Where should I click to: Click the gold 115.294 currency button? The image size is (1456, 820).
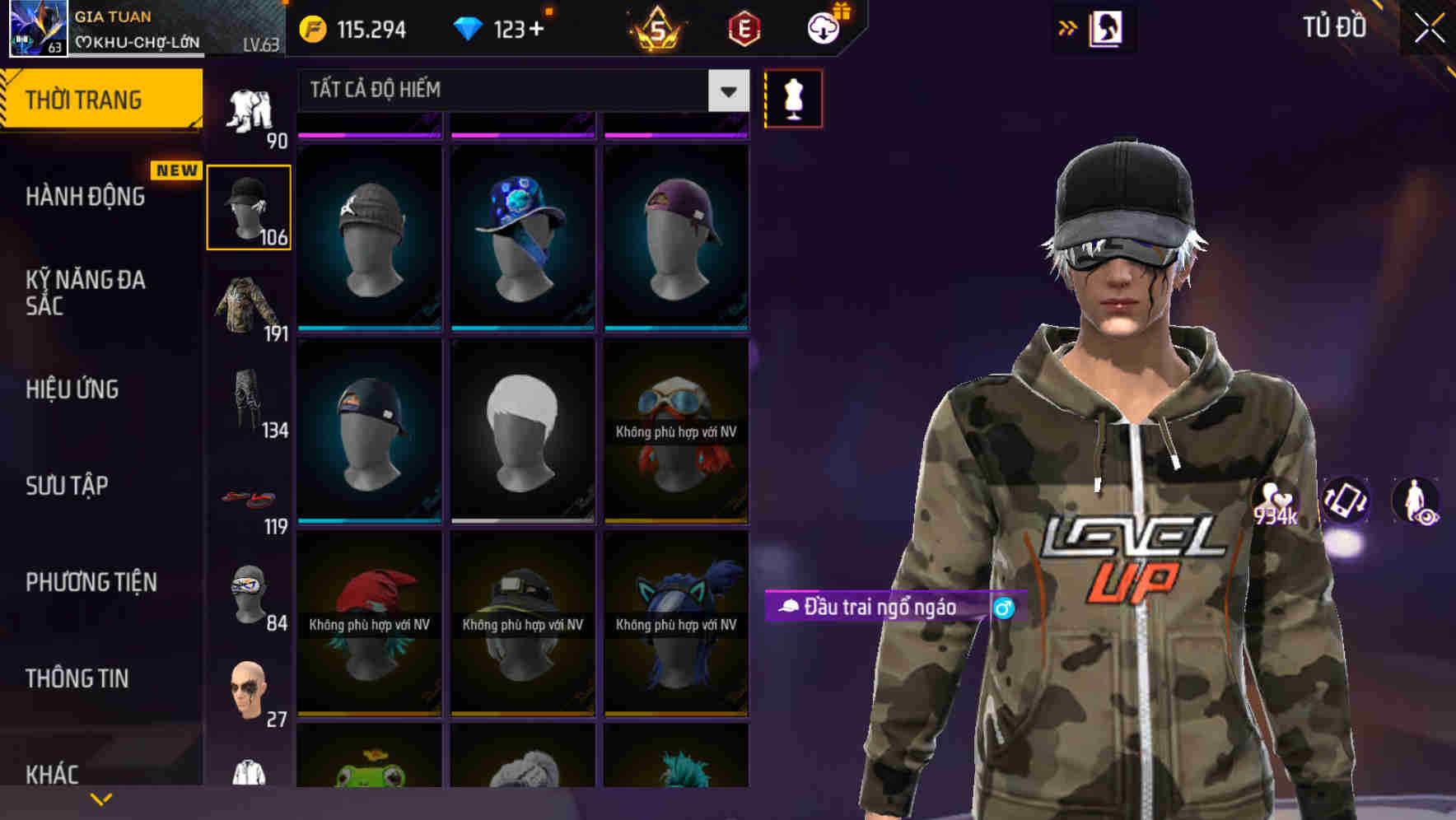point(354,27)
